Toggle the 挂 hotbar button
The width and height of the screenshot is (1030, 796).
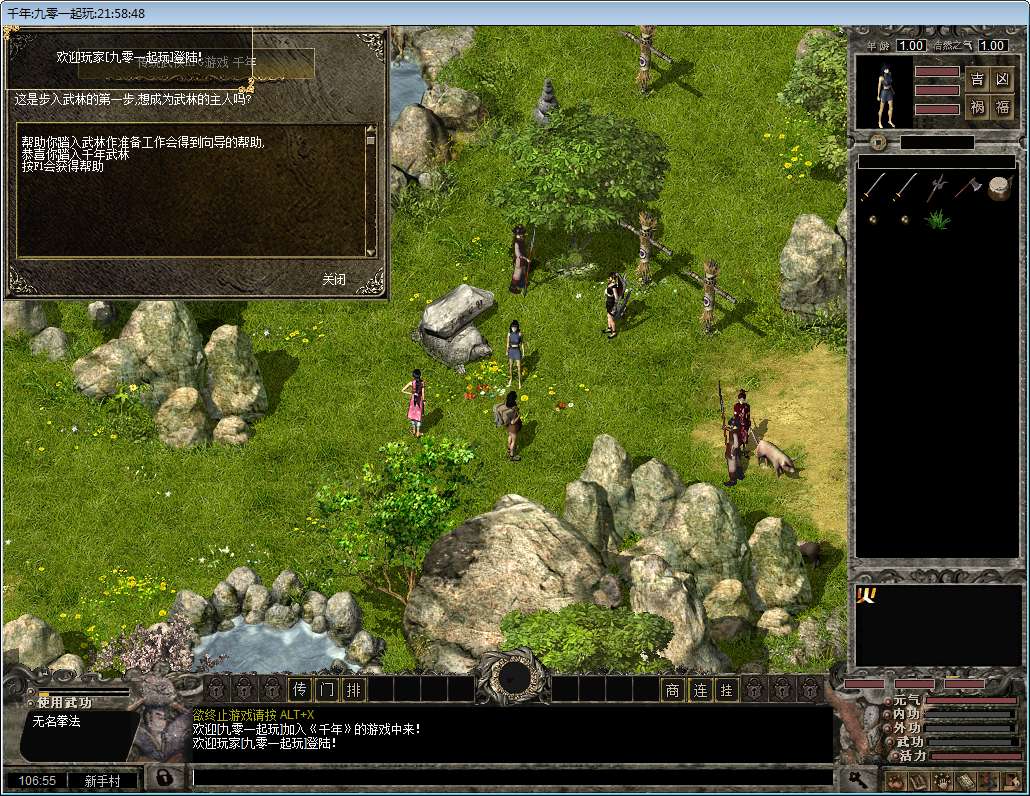point(727,689)
